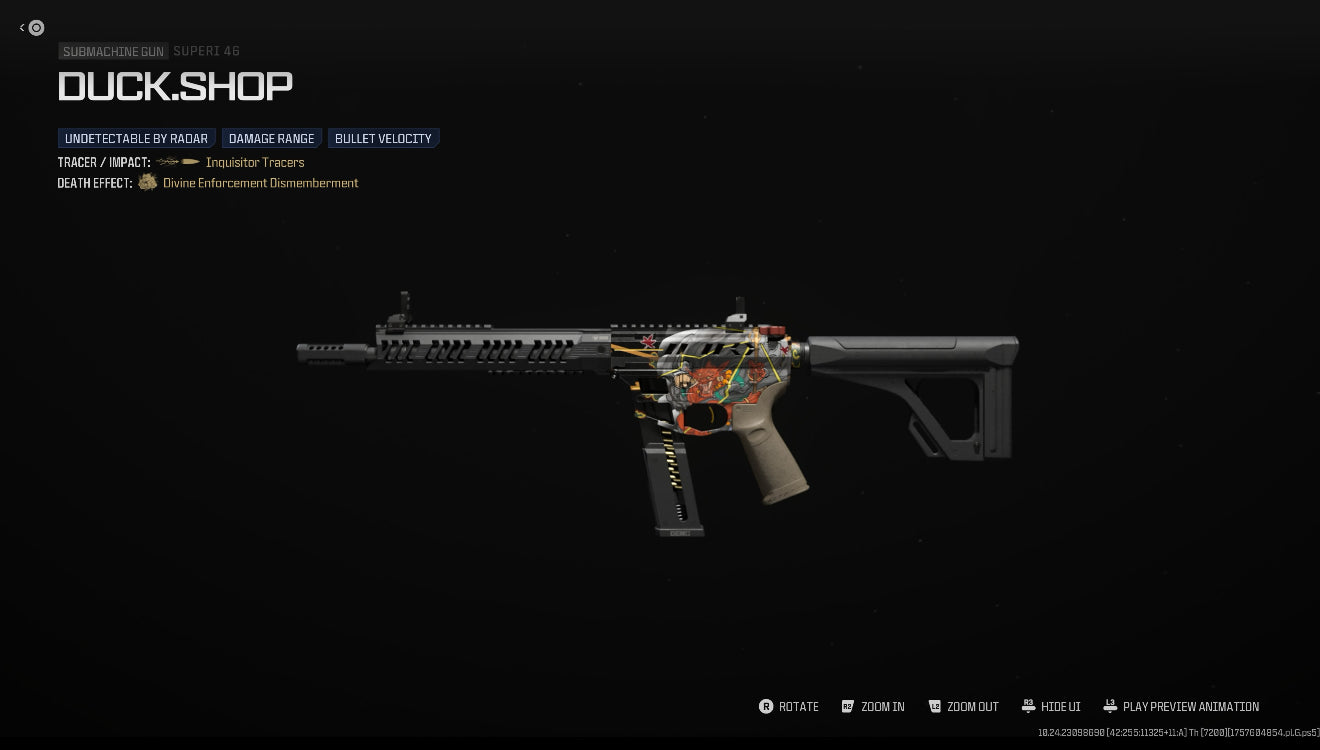Go back using the top-left back arrow
Screen dimensions: 1320x750
point(31,28)
